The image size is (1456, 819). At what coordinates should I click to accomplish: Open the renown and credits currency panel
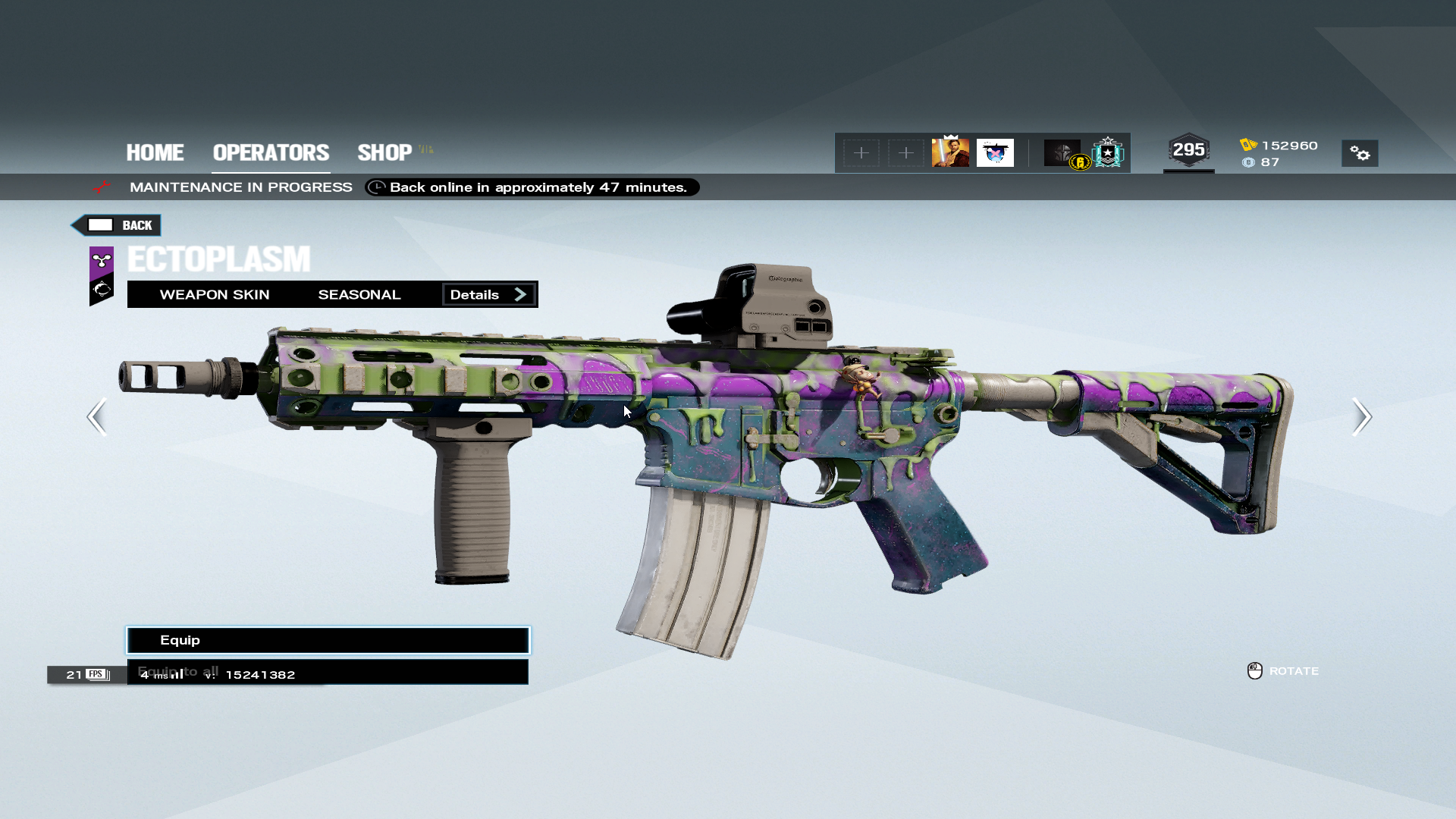pyautogui.click(x=1279, y=153)
